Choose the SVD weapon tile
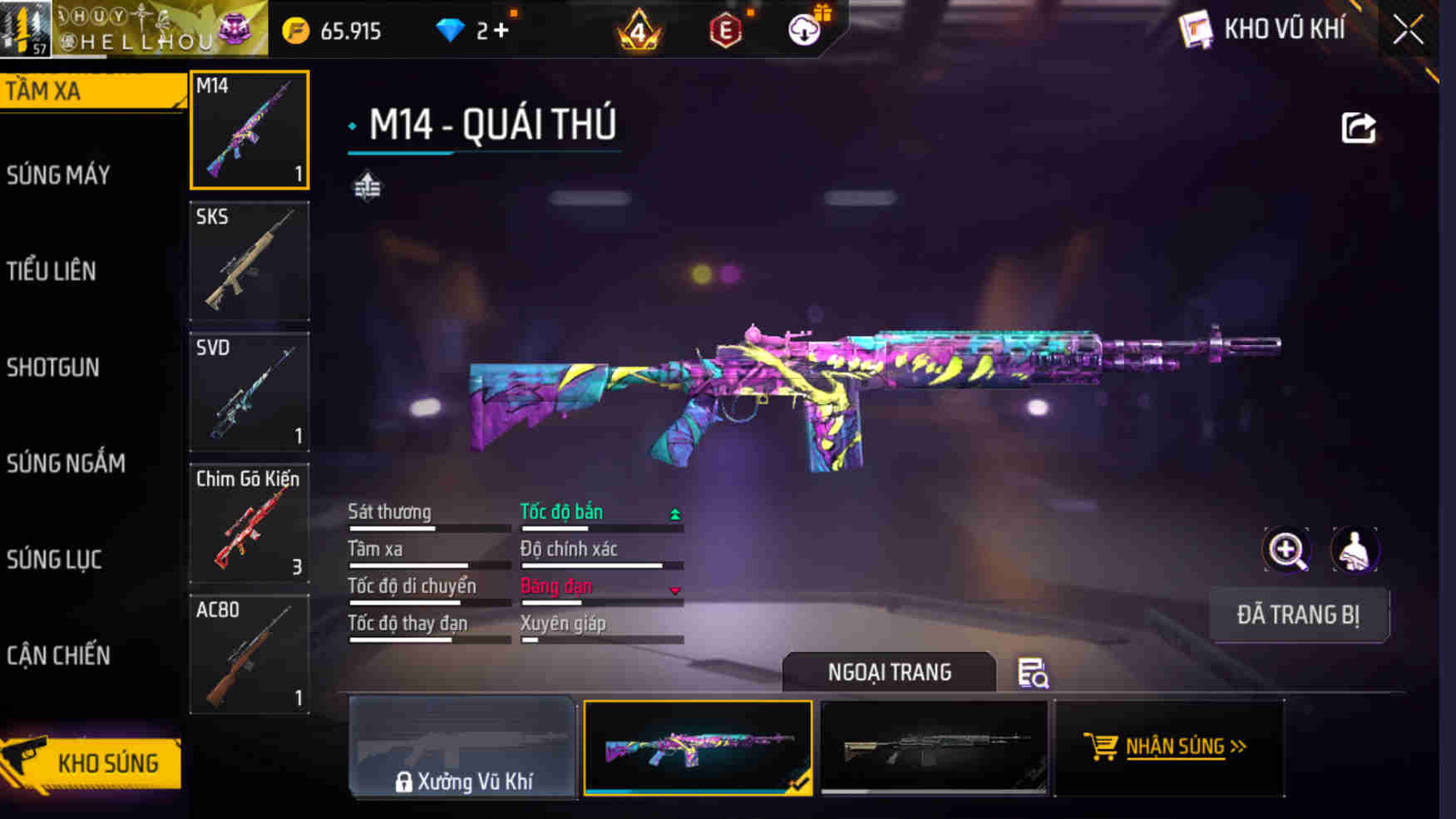The width and height of the screenshot is (1456, 819). click(249, 392)
